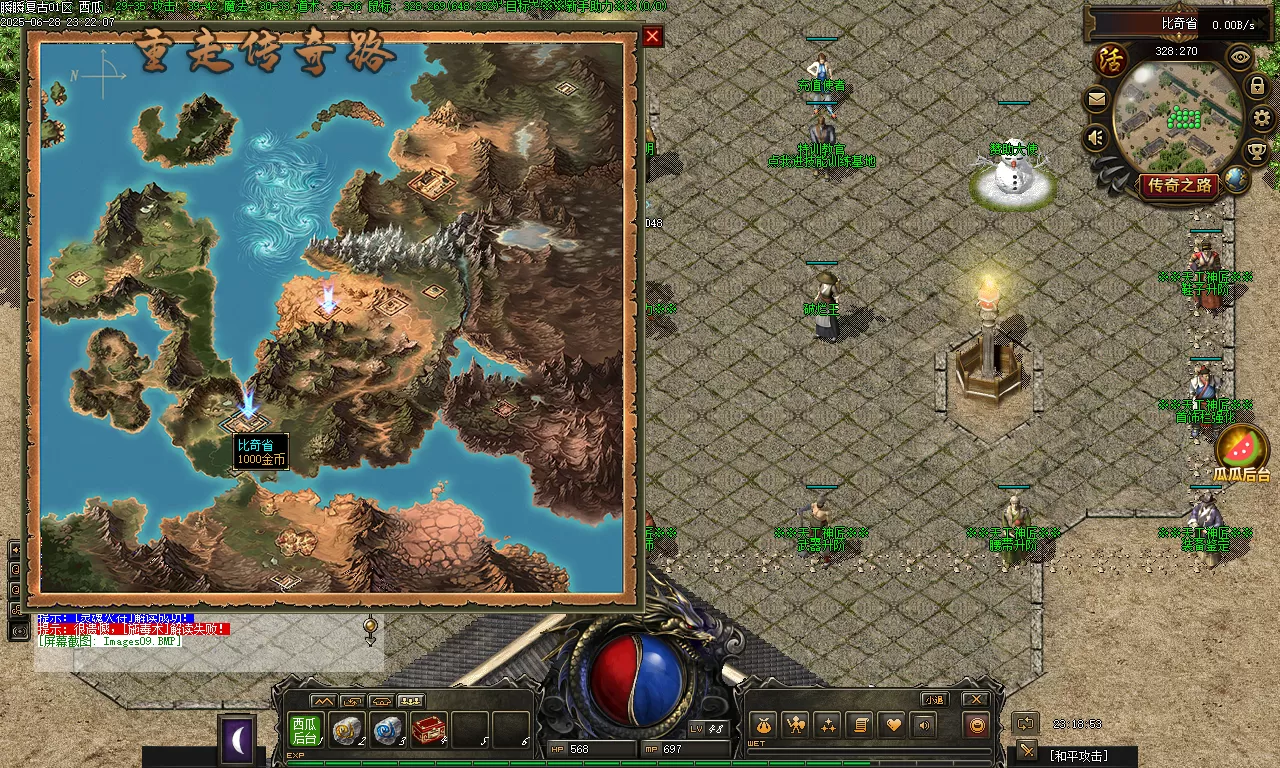Image resolution: width=1280 pixels, height=768 pixels.
Task: Click the 传奇之路 button
Action: pos(1180,185)
